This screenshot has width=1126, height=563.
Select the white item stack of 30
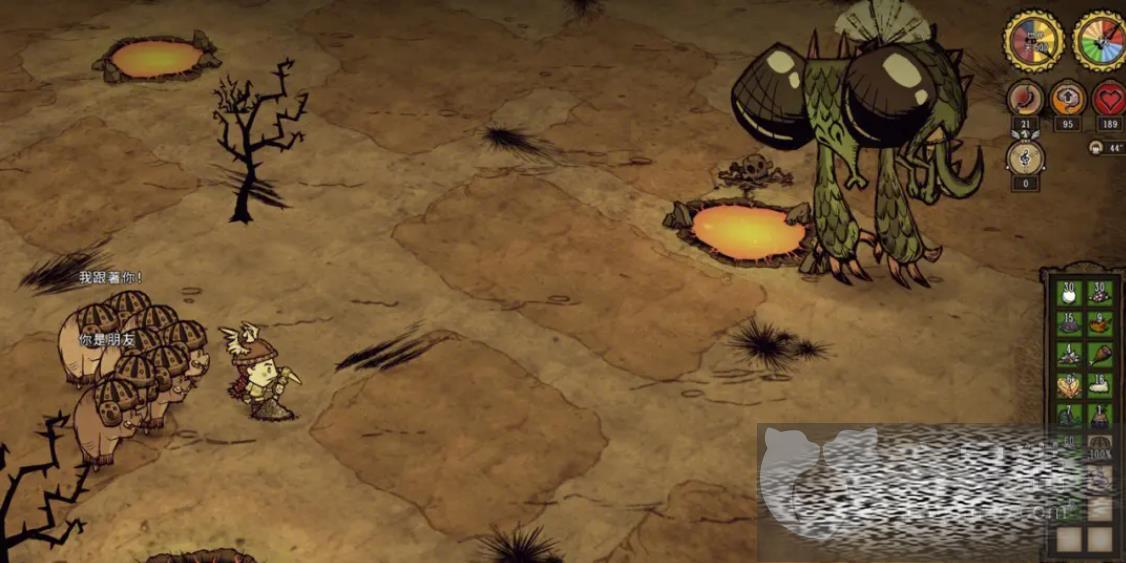1069,293
